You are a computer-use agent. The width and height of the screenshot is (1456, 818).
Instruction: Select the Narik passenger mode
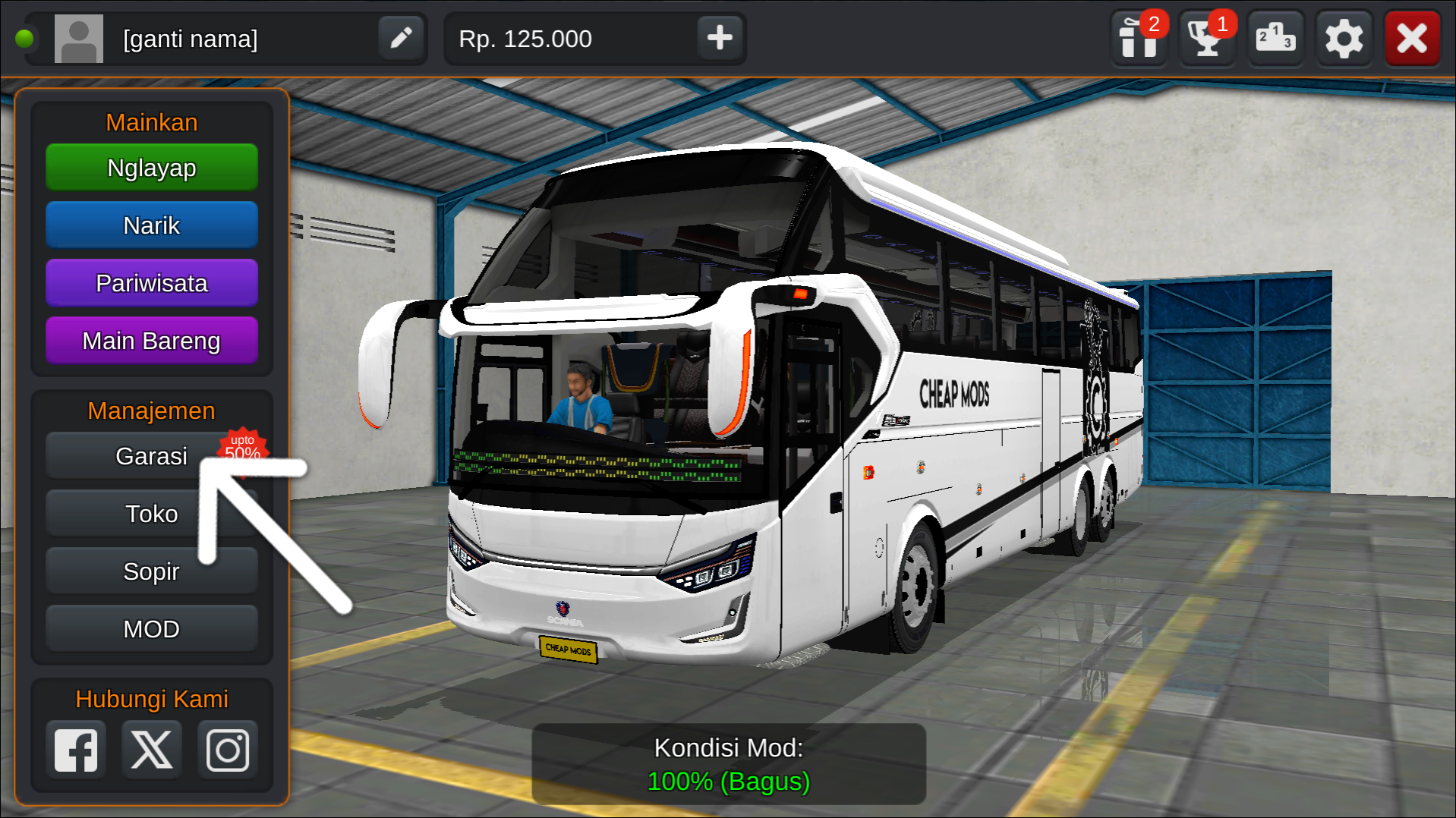(x=151, y=225)
